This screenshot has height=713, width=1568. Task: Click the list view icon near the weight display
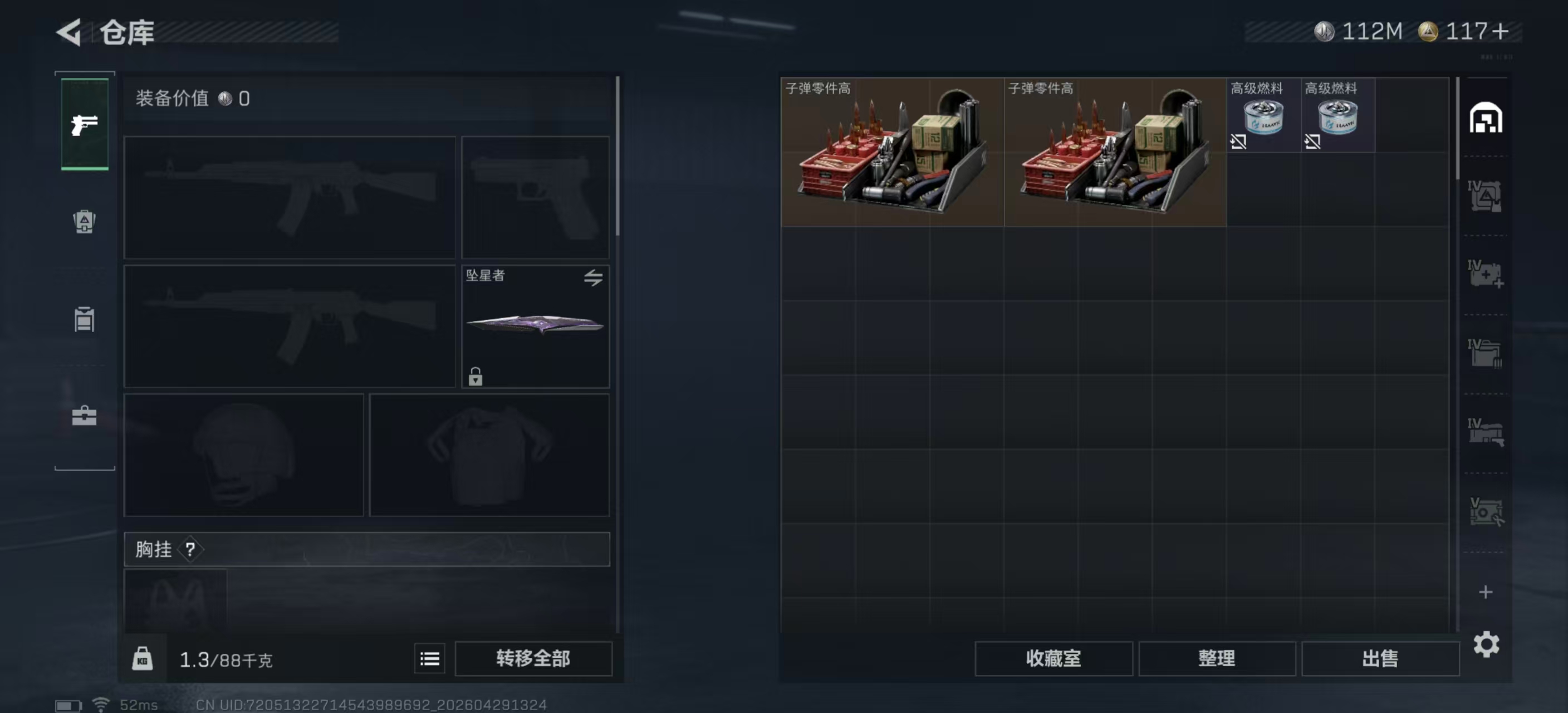429,658
